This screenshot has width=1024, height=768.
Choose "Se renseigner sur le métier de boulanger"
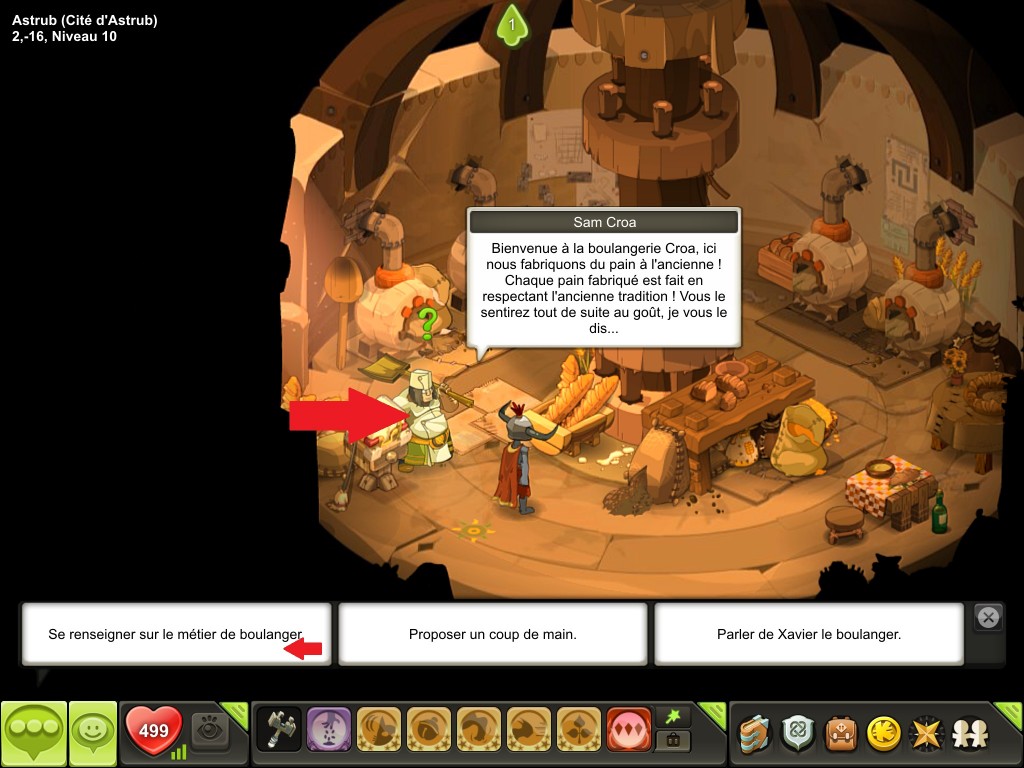(175, 634)
